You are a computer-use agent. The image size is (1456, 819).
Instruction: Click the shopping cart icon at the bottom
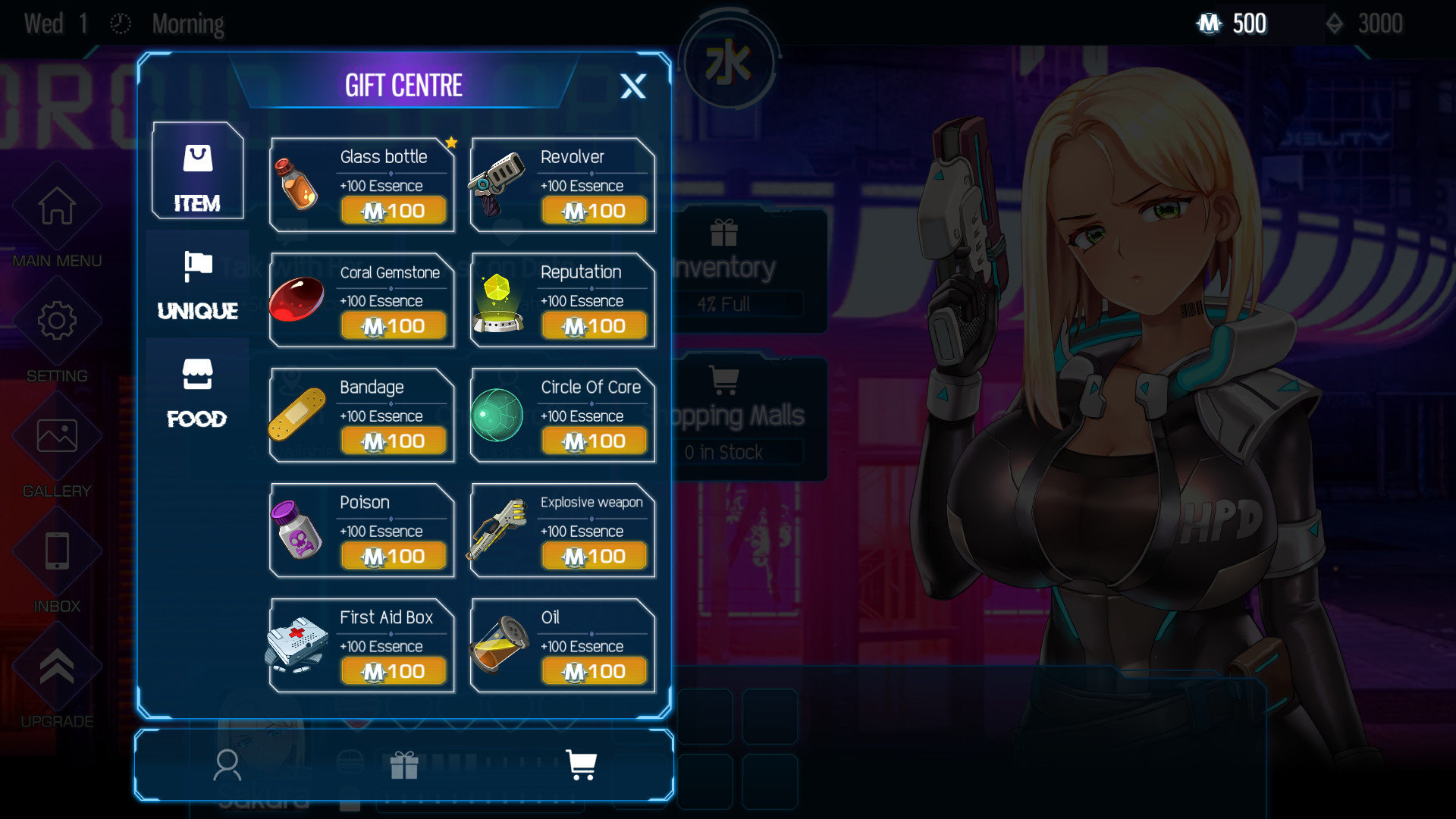581,766
